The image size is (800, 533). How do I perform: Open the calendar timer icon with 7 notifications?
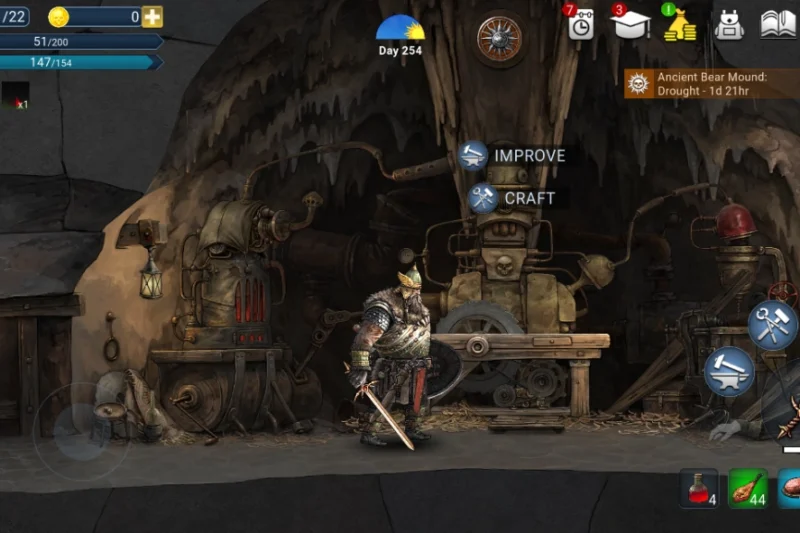click(580, 24)
